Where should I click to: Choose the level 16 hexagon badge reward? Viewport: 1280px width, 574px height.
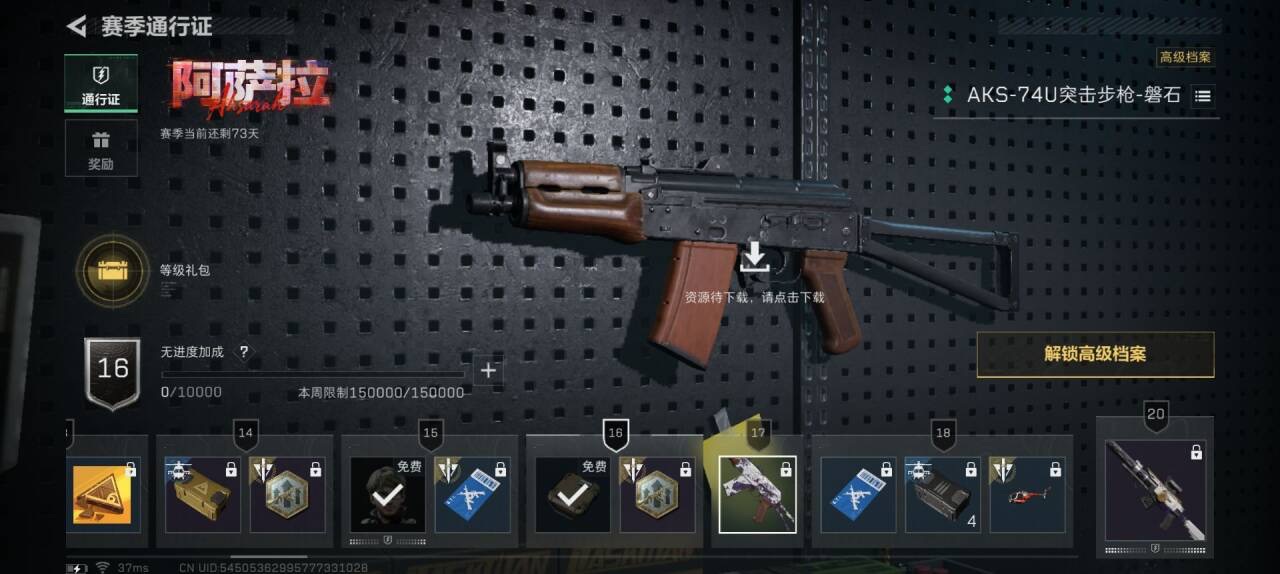[657, 495]
